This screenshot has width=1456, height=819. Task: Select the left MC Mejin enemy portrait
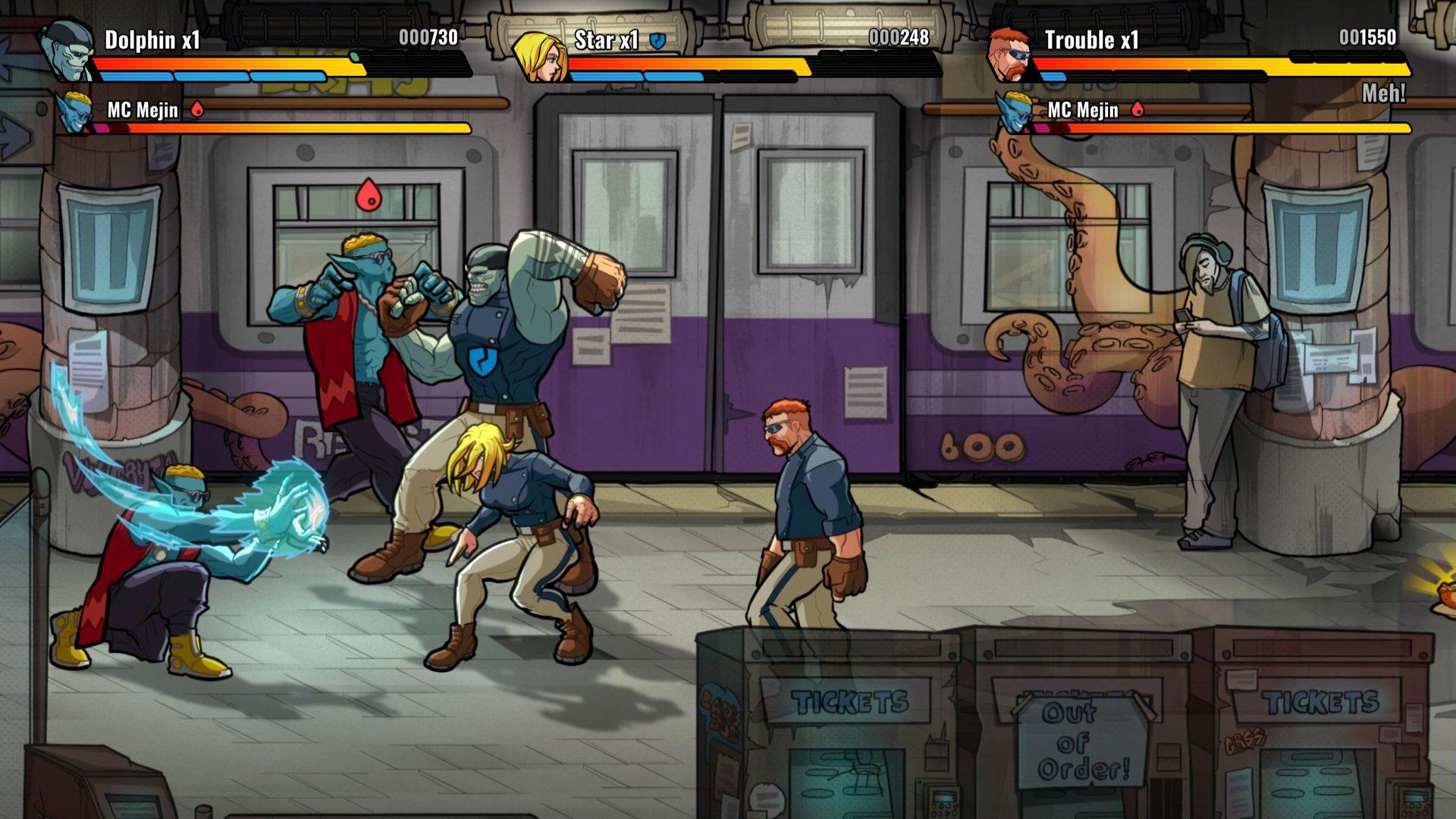(75, 115)
